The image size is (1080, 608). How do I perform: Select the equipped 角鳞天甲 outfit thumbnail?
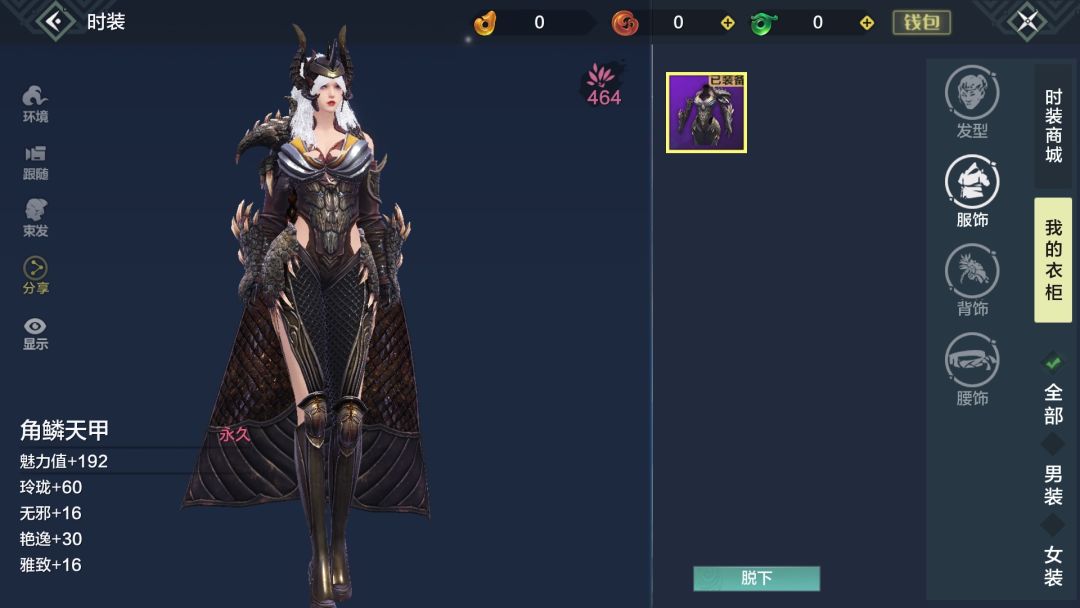[706, 113]
